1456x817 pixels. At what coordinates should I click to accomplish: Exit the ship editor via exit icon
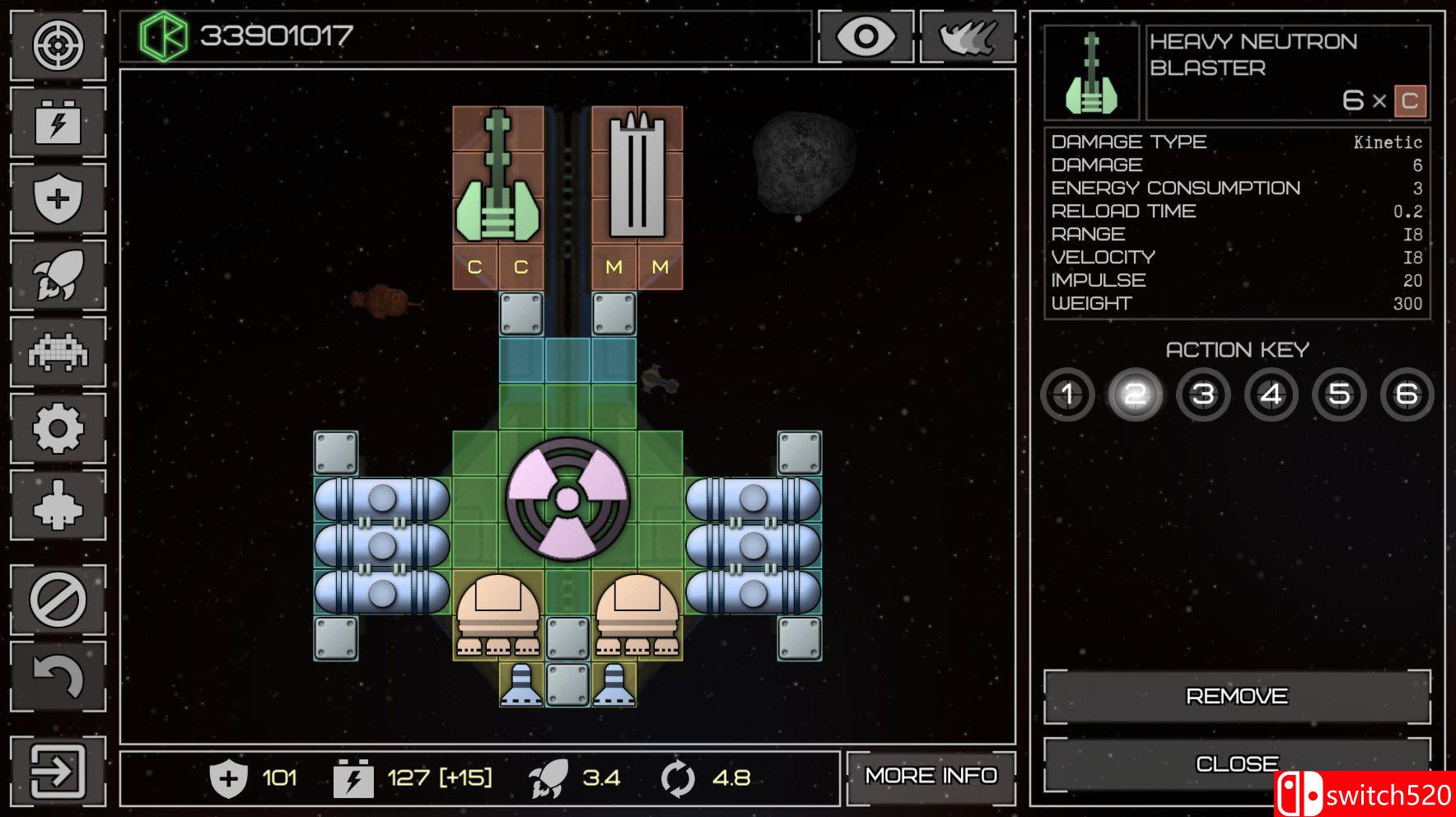pyautogui.click(x=58, y=772)
